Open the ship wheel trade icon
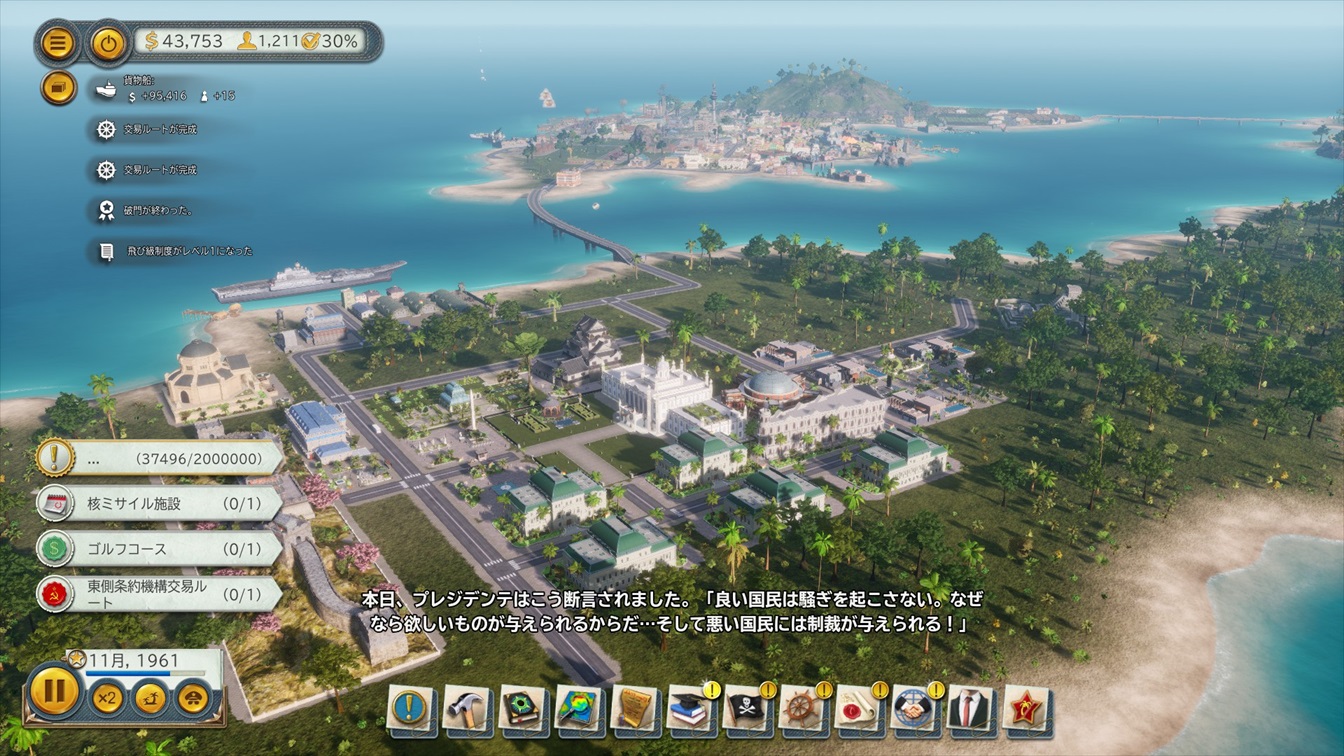Image resolution: width=1344 pixels, height=756 pixels. [802, 708]
